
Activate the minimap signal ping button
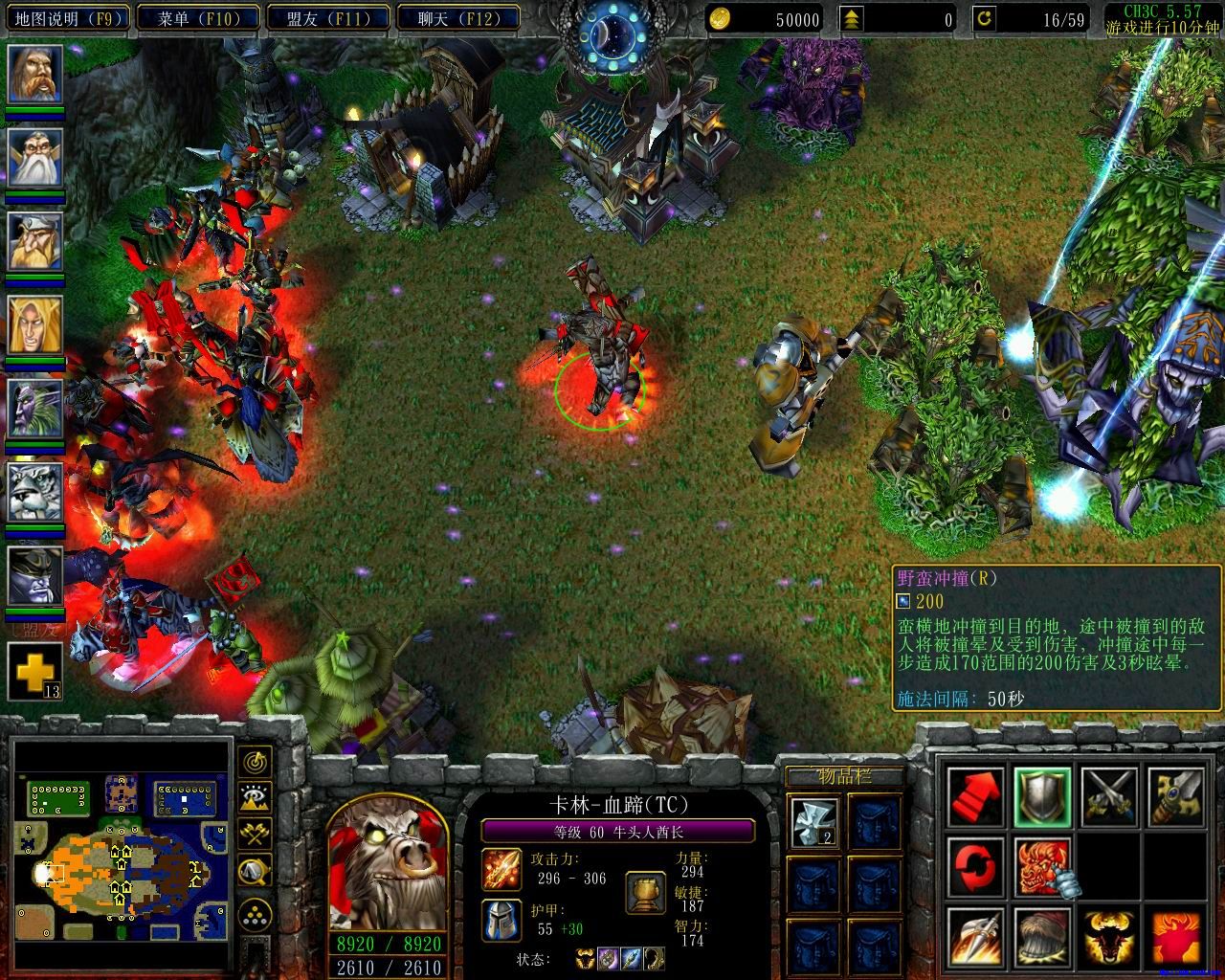coord(255,762)
